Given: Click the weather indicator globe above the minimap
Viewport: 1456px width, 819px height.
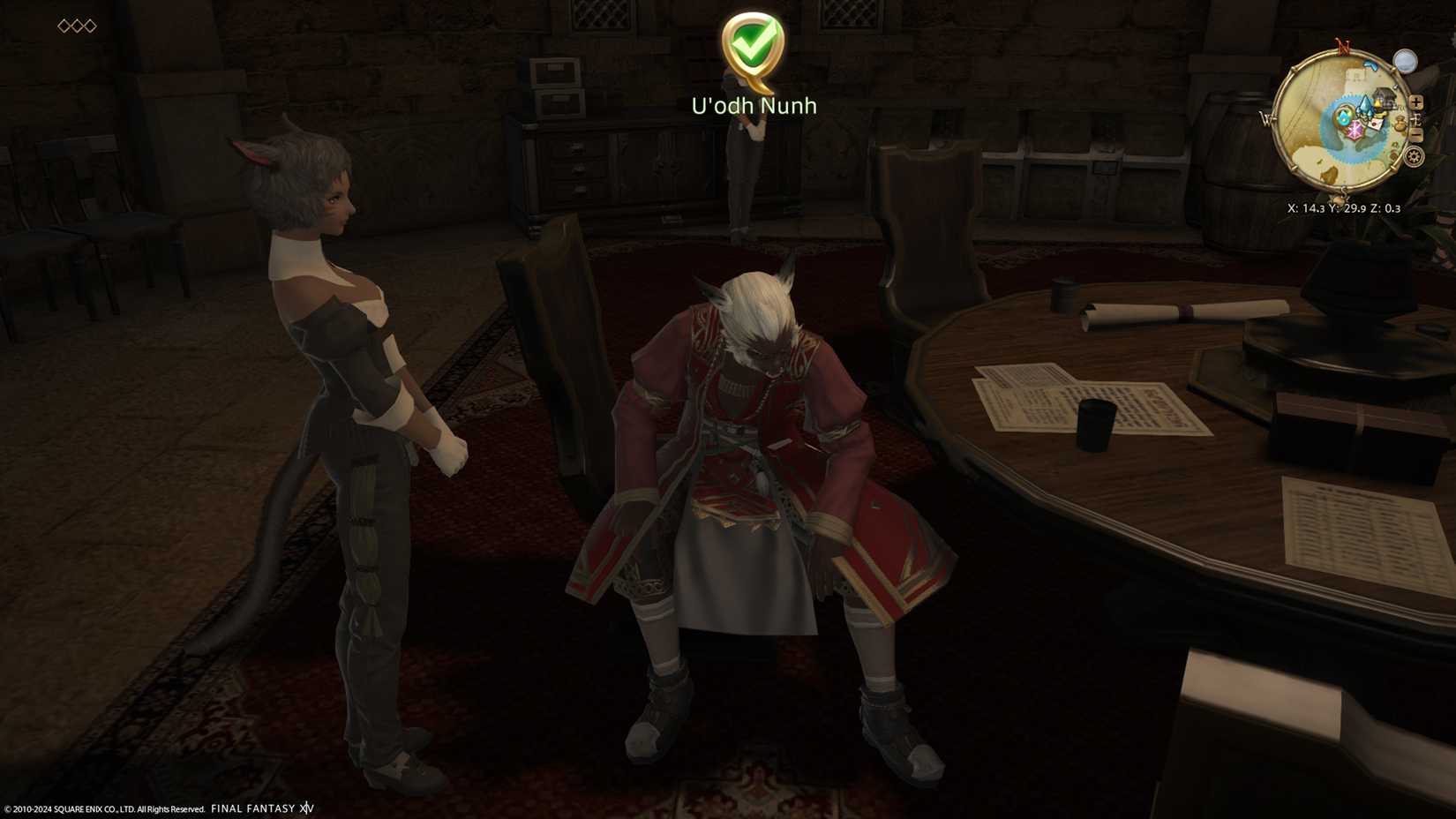Looking at the screenshot, I should 1406,62.
